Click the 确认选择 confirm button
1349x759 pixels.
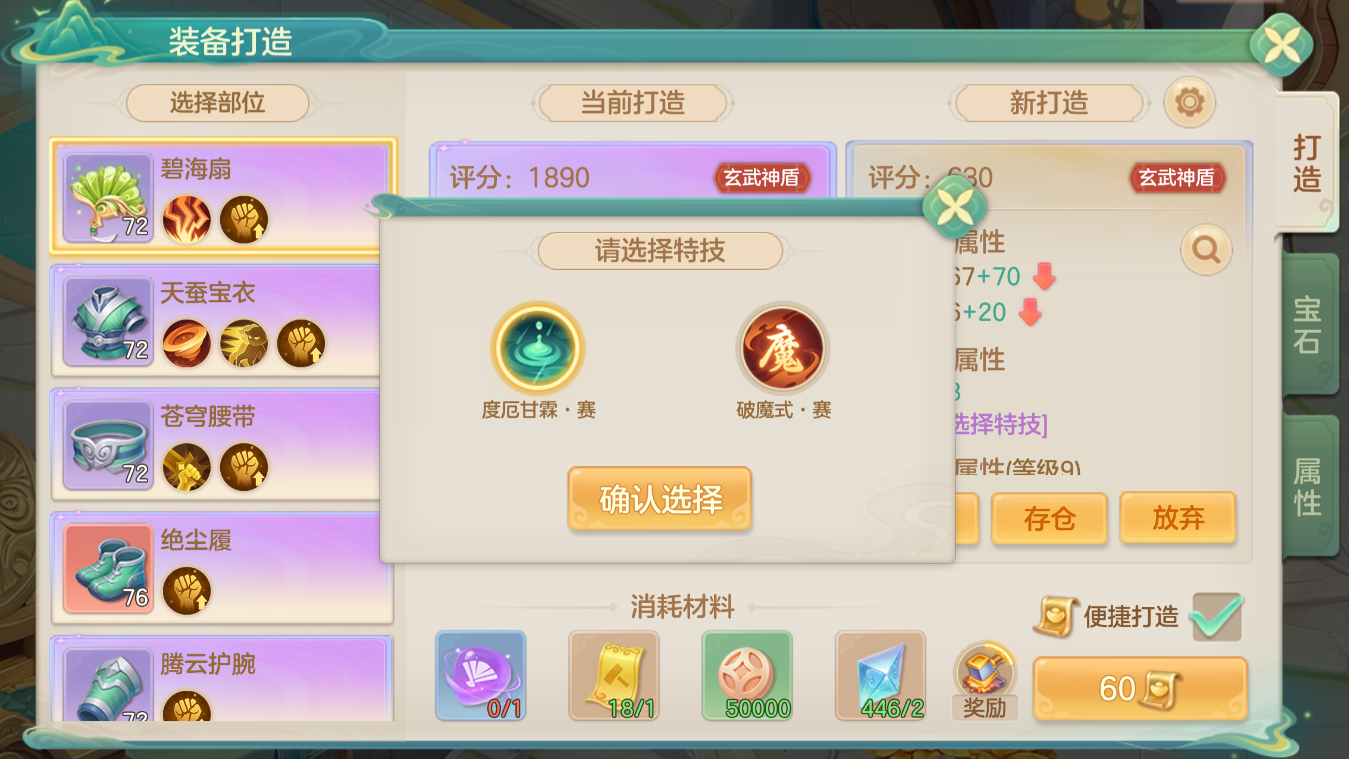pyautogui.click(x=659, y=499)
